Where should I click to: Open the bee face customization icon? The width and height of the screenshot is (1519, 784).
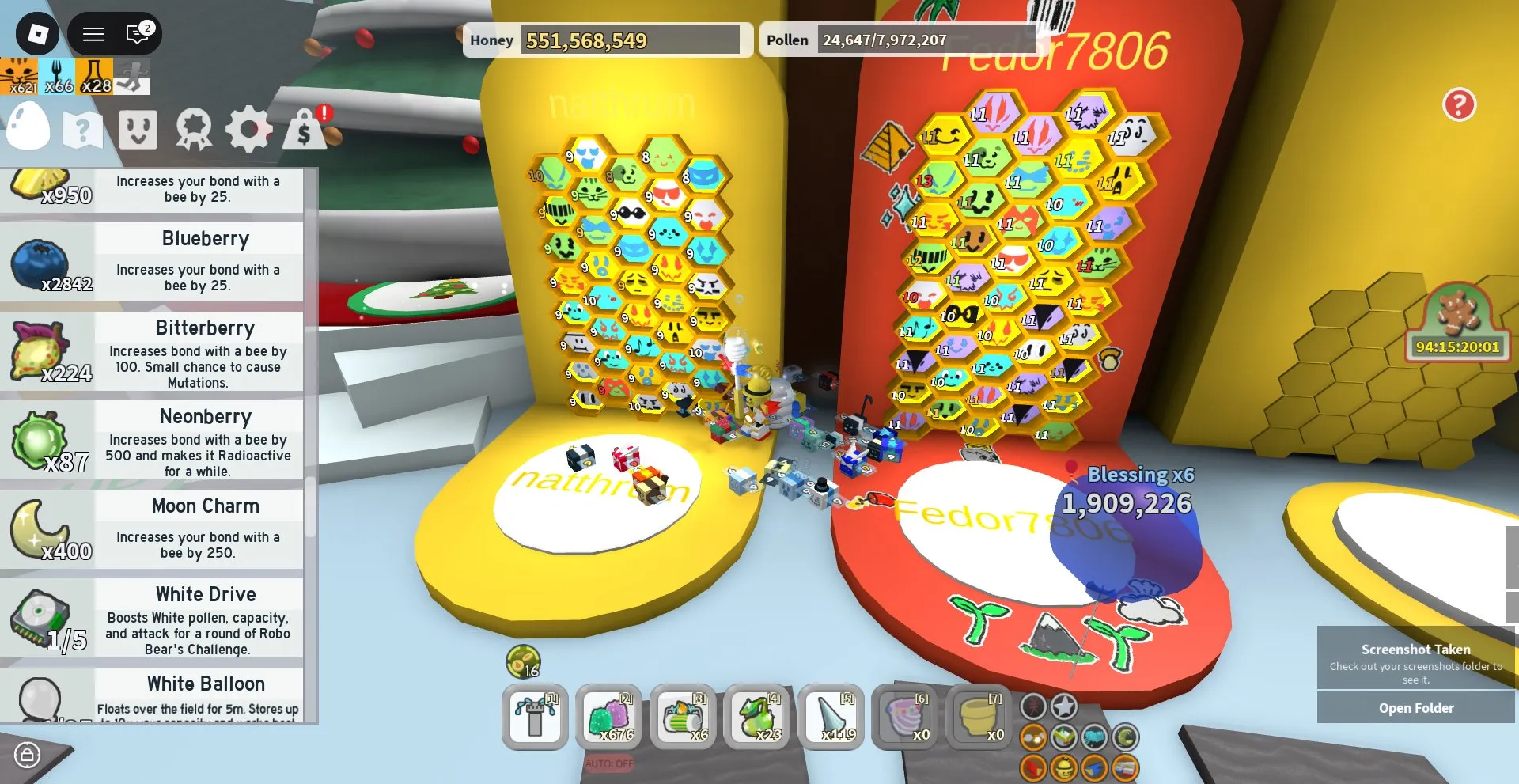pos(138,129)
